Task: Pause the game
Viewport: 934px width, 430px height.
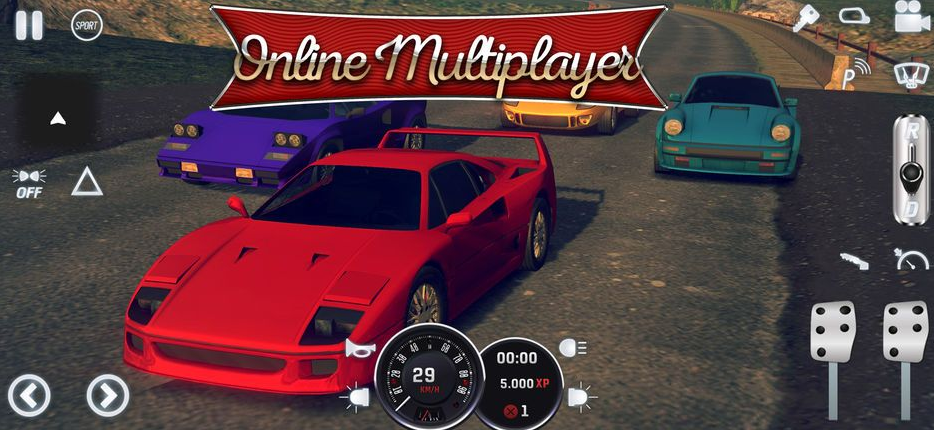Action: [29, 25]
